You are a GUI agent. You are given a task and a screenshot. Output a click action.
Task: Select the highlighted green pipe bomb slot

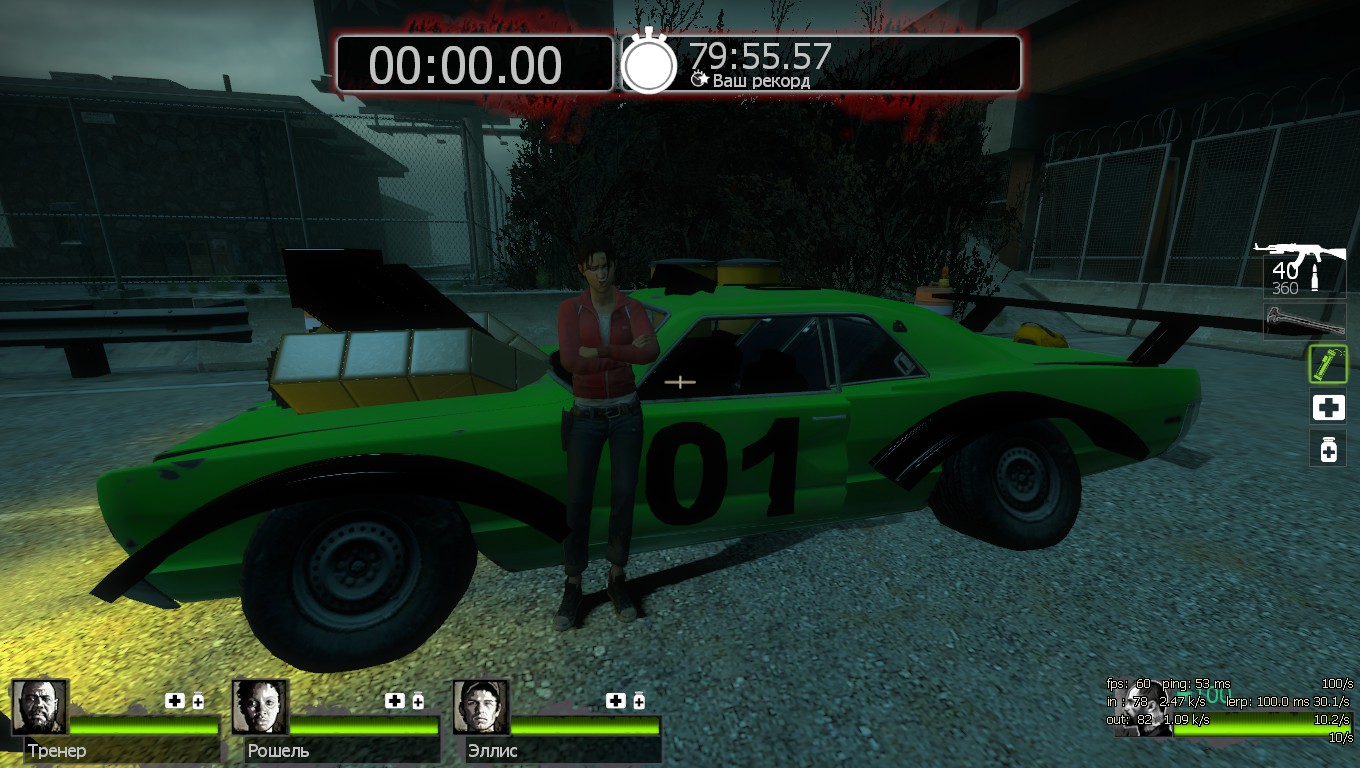[x=1328, y=364]
